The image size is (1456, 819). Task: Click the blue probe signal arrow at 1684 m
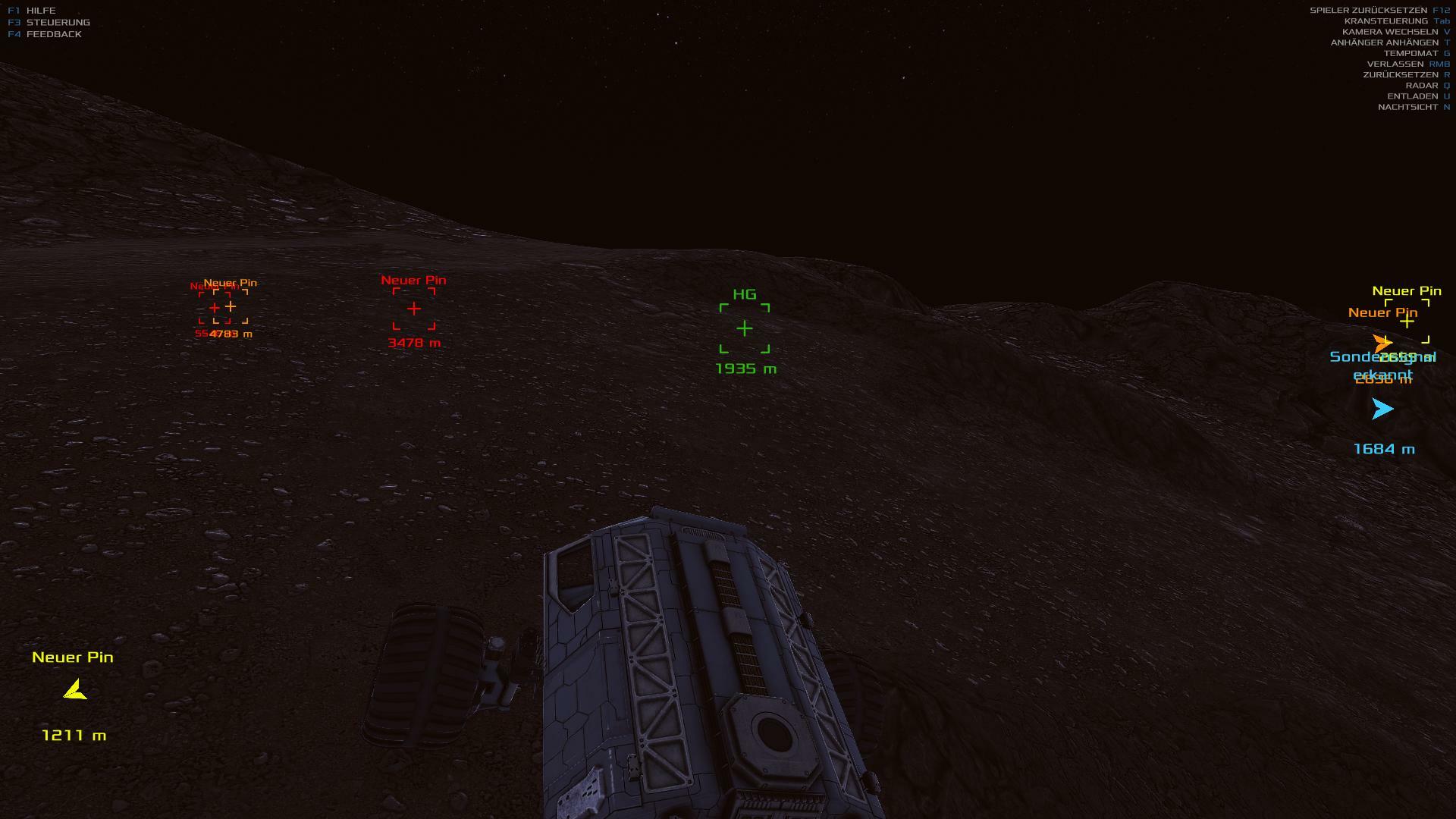point(1382,409)
